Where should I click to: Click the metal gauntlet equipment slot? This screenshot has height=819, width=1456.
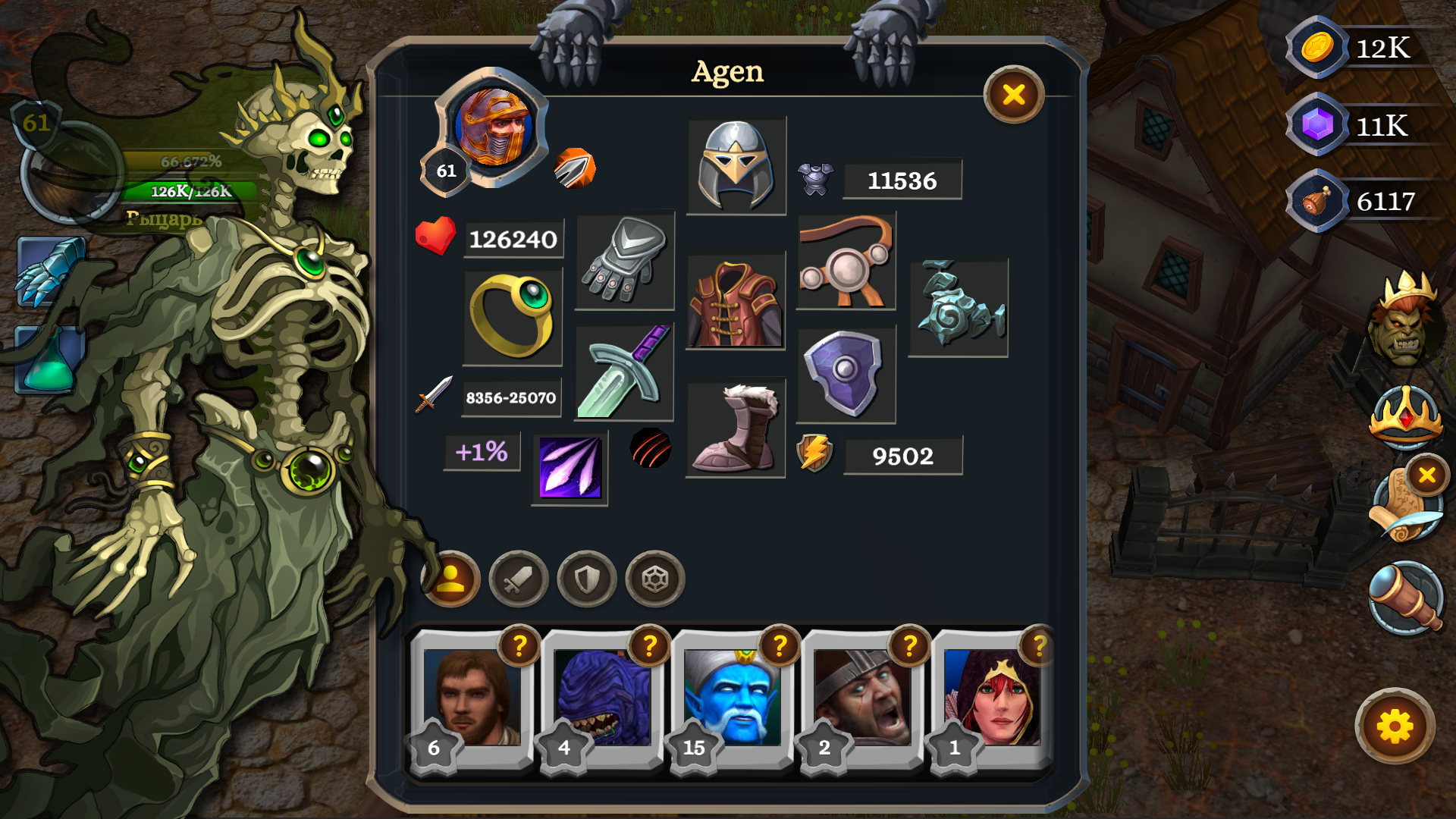pyautogui.click(x=623, y=260)
